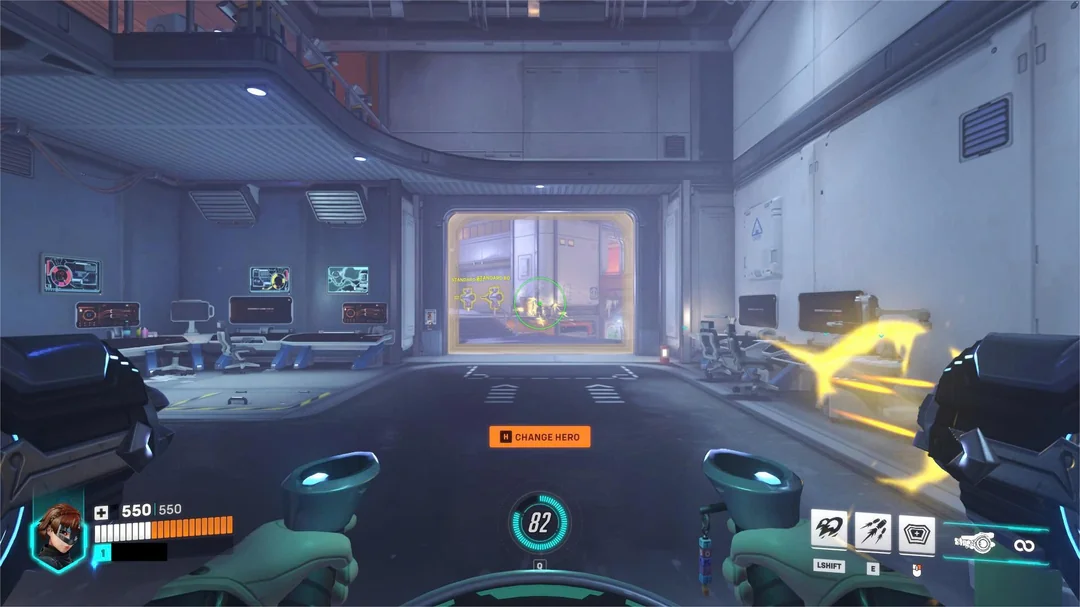Click the Change Hero button

click(540, 437)
